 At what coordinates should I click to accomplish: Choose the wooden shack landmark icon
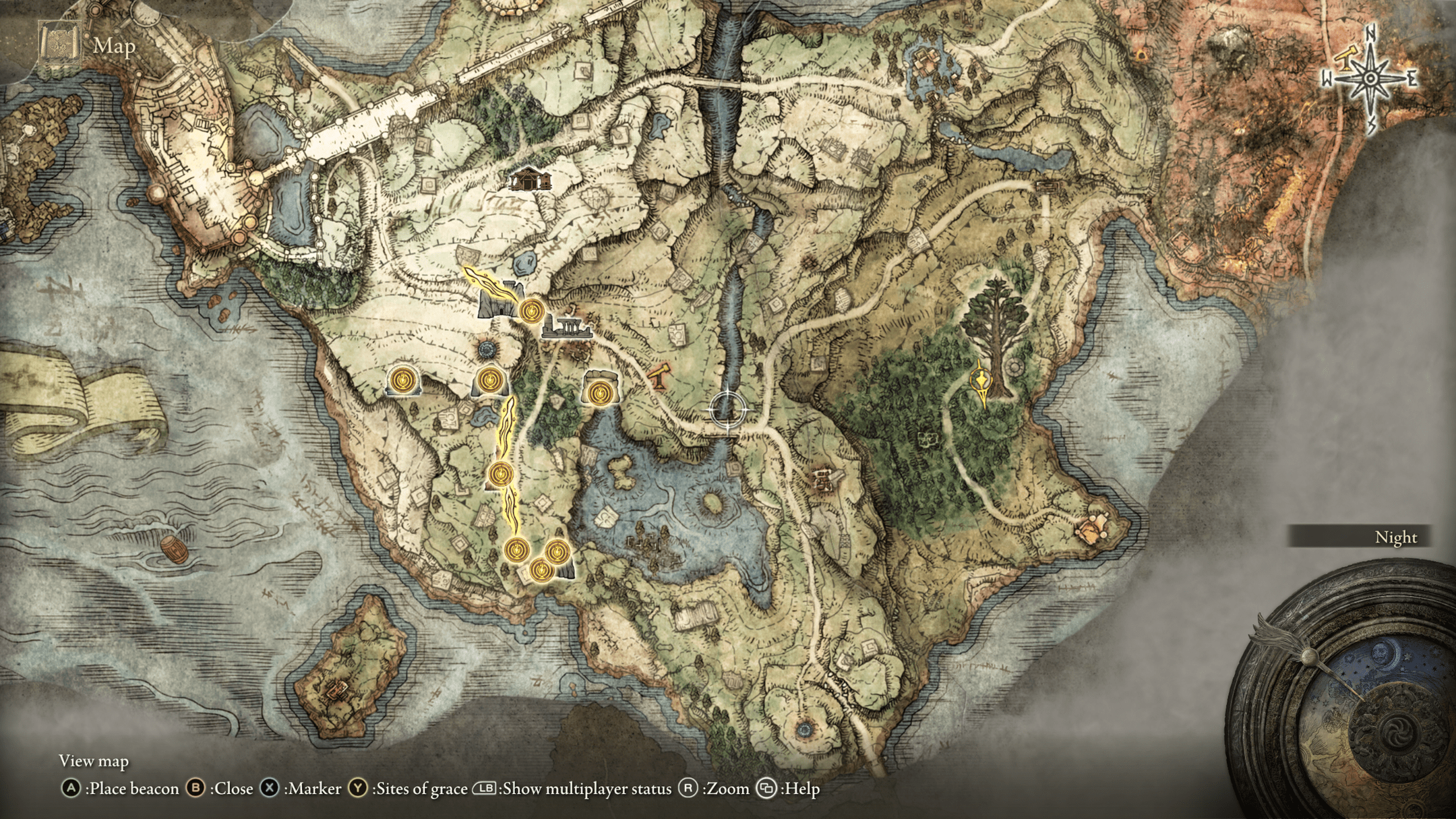coord(530,179)
